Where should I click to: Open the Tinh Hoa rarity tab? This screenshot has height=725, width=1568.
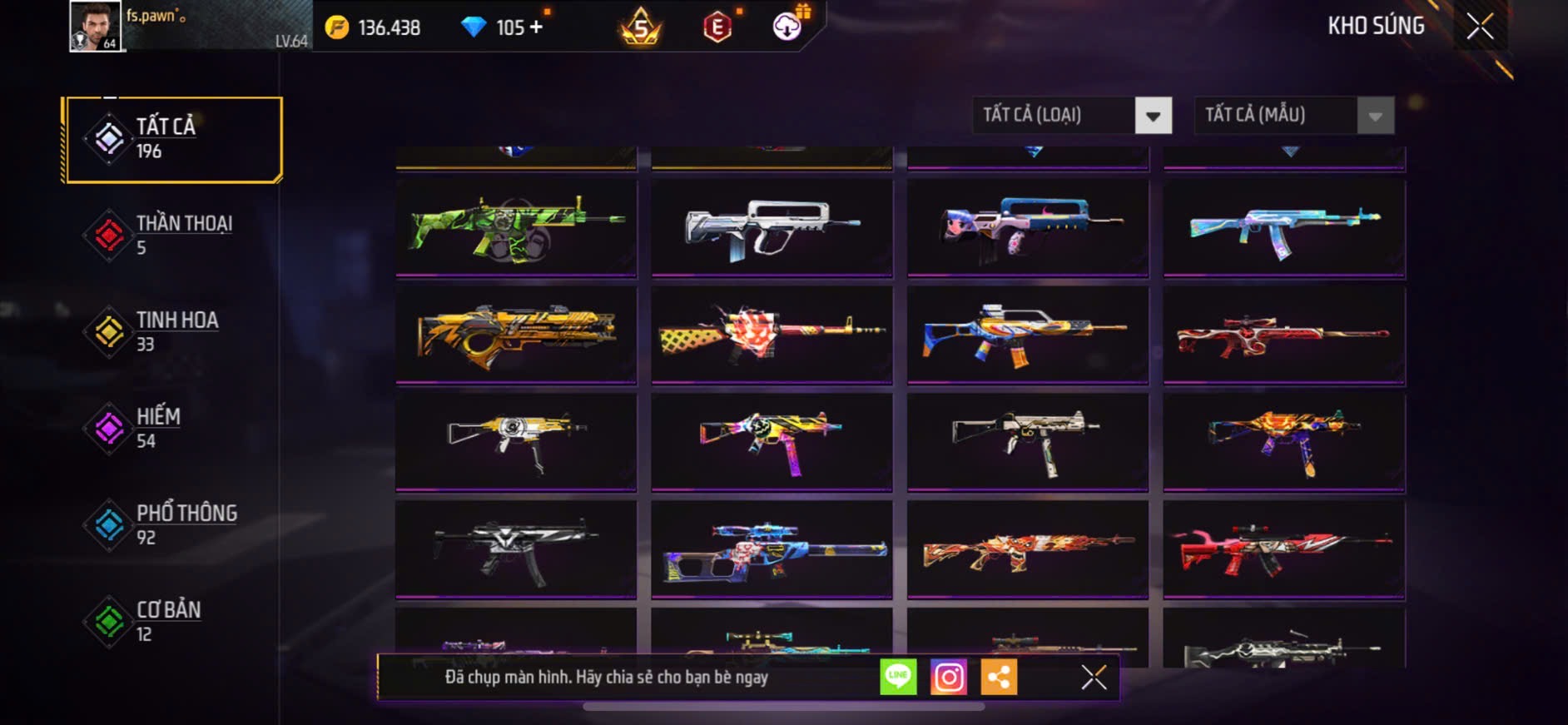(173, 331)
